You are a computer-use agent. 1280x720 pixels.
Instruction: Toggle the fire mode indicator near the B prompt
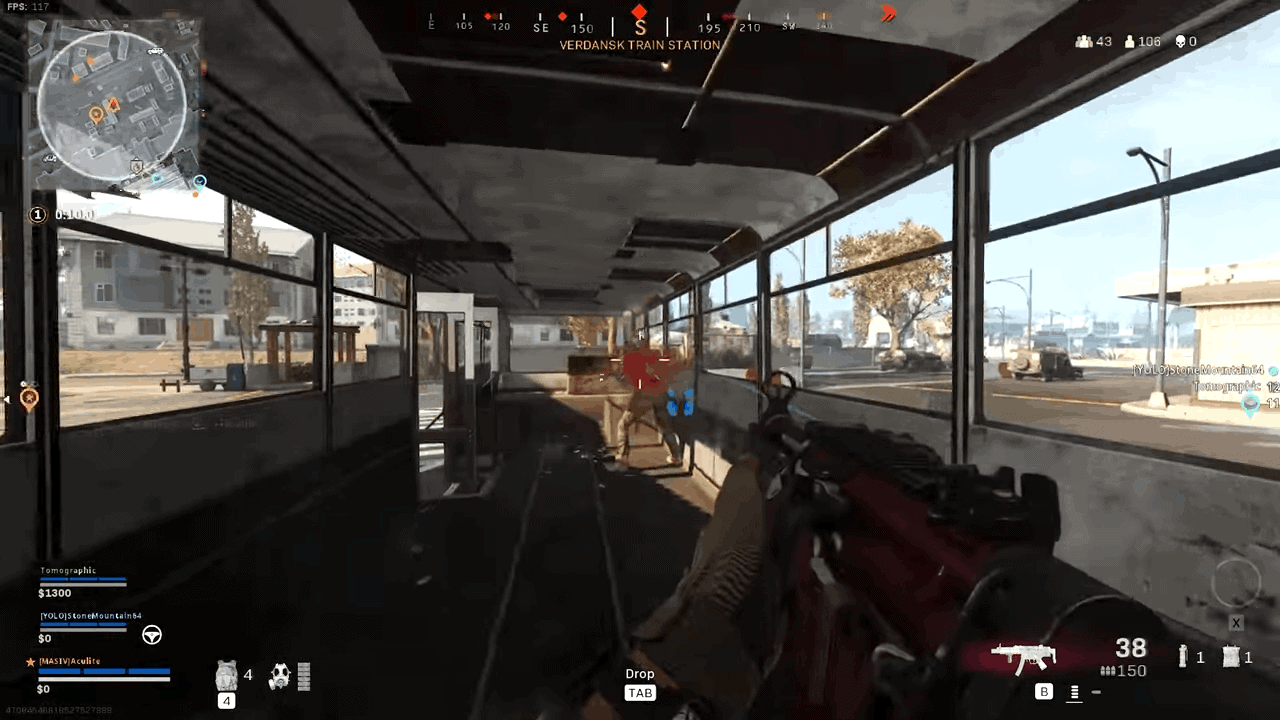tap(1075, 691)
